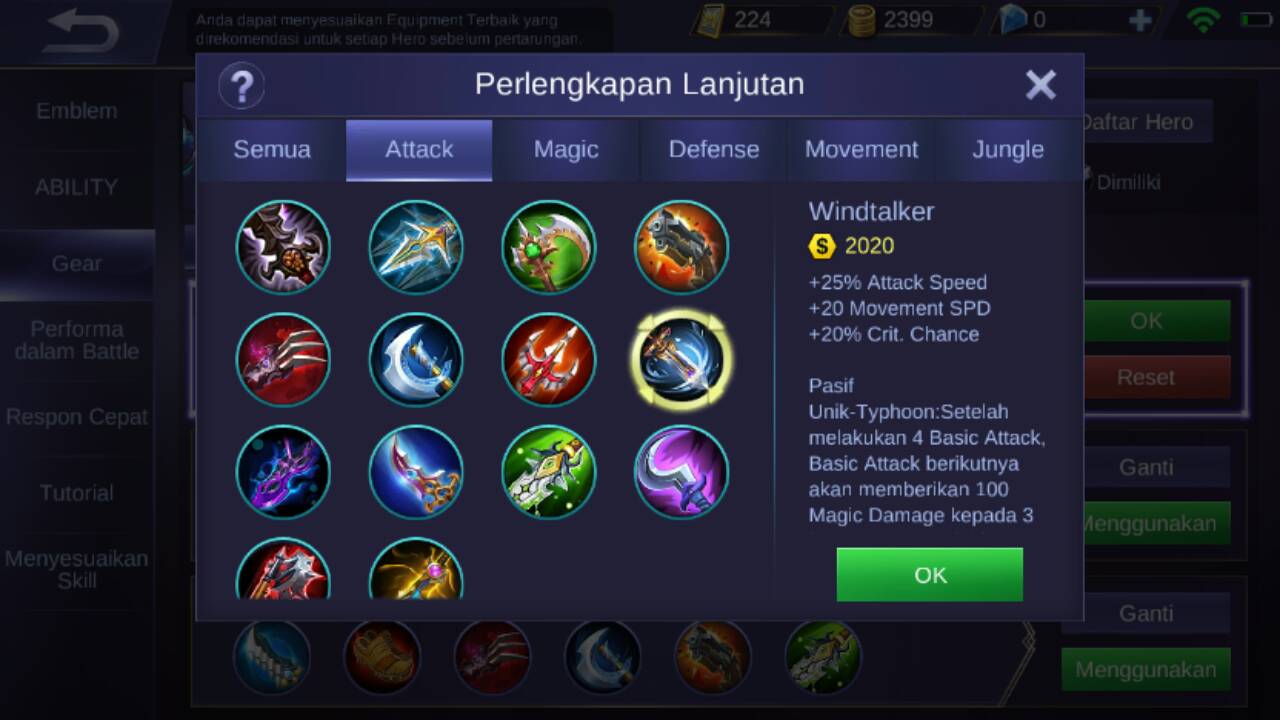Screen dimensions: 1280x720
Task: Open the question mark help button
Action: (241, 85)
